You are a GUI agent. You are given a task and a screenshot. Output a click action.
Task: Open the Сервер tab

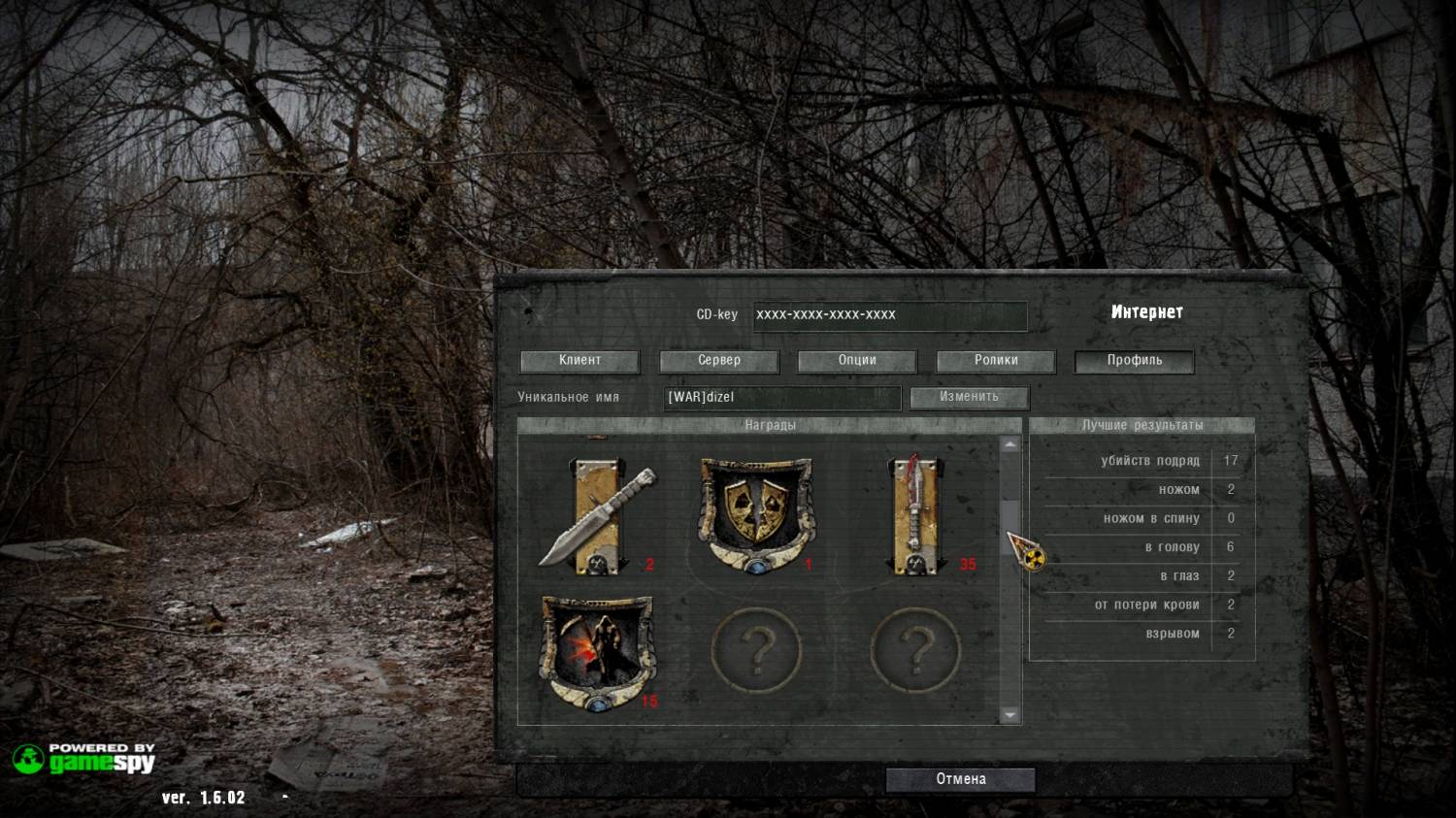tap(718, 361)
